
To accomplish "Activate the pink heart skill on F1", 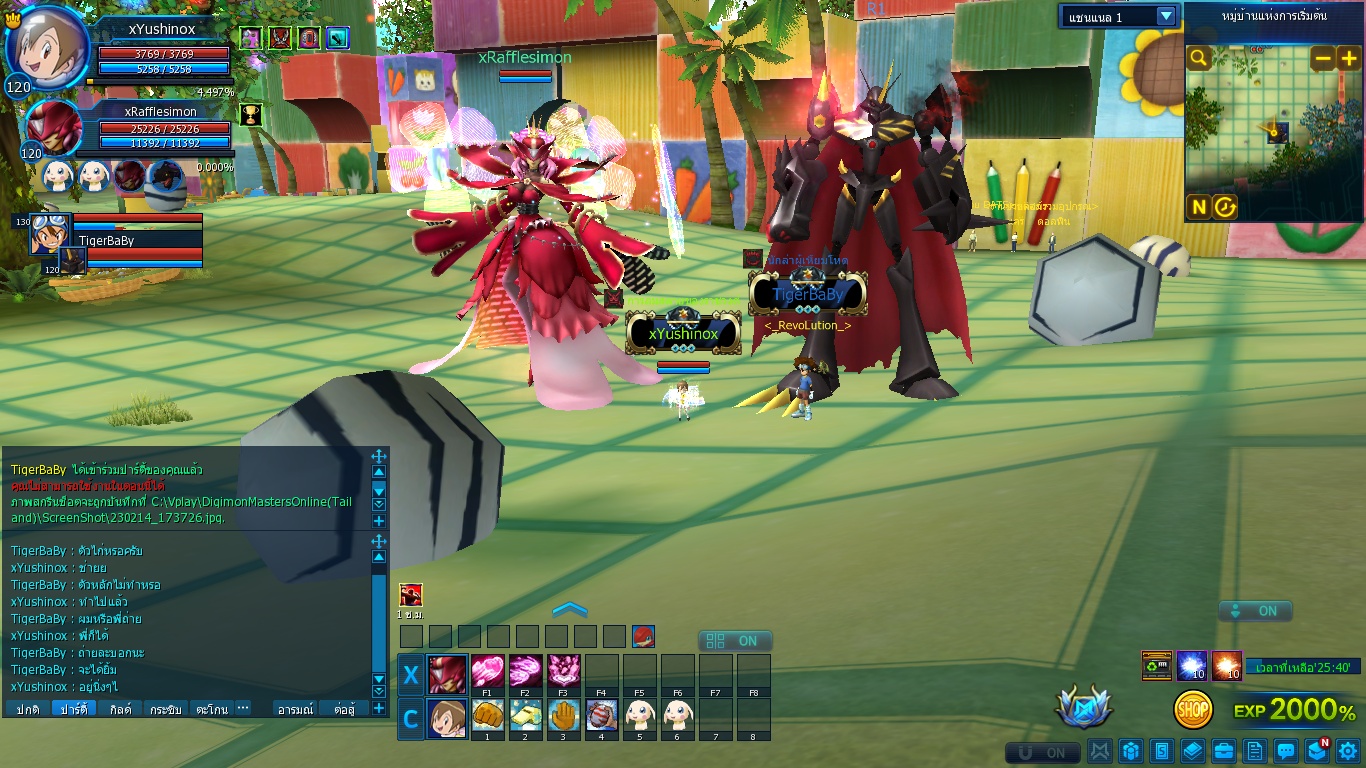I will (487, 671).
